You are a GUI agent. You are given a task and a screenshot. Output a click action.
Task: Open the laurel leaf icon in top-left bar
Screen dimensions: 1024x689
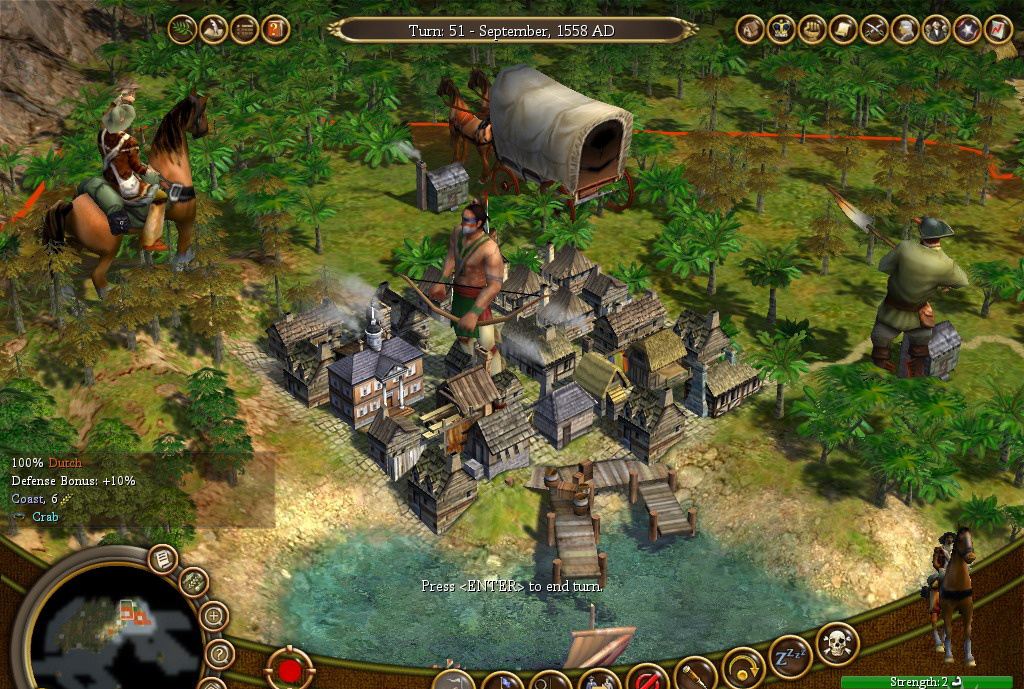(183, 29)
